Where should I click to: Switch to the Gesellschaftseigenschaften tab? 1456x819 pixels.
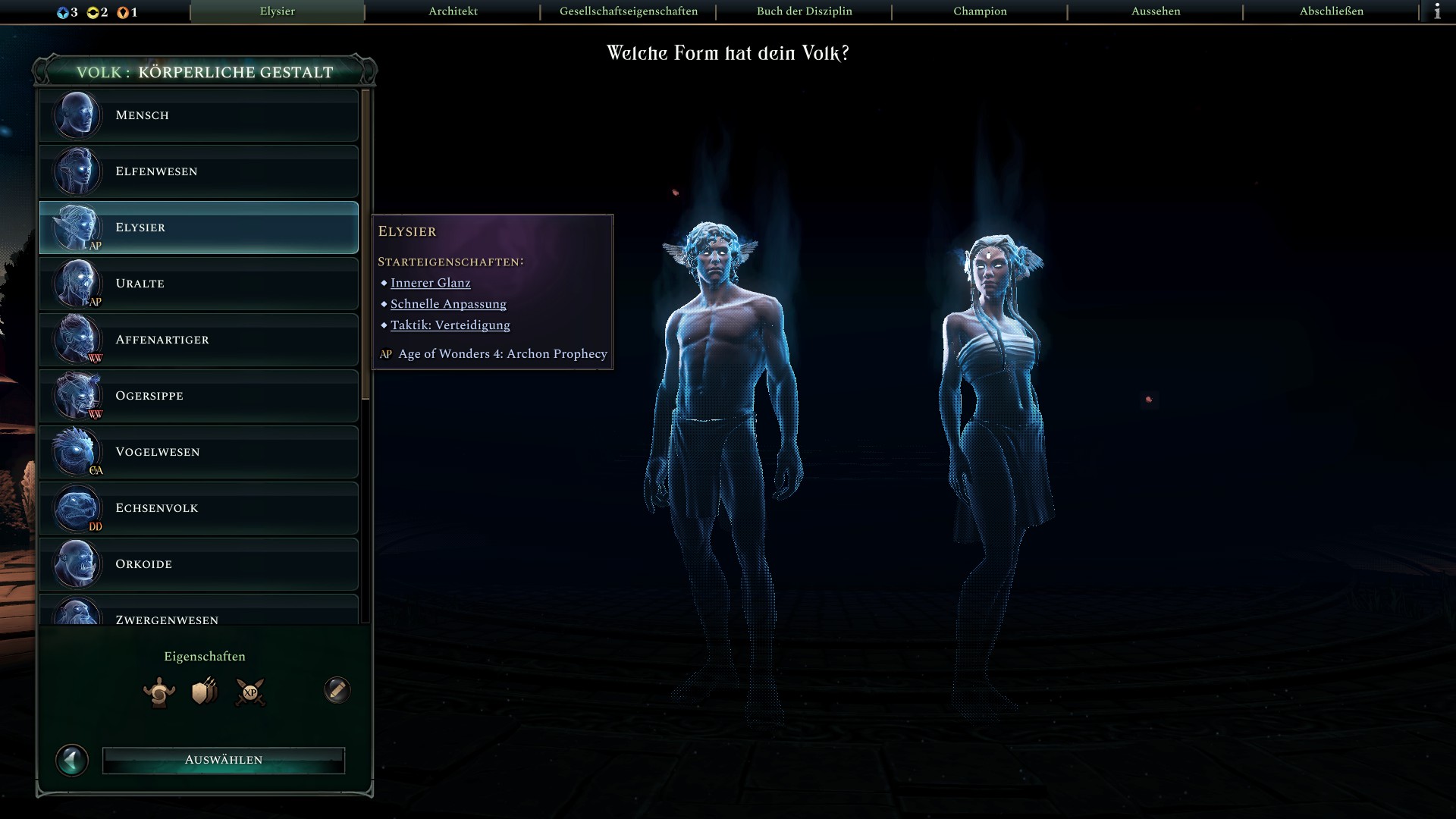point(629,11)
